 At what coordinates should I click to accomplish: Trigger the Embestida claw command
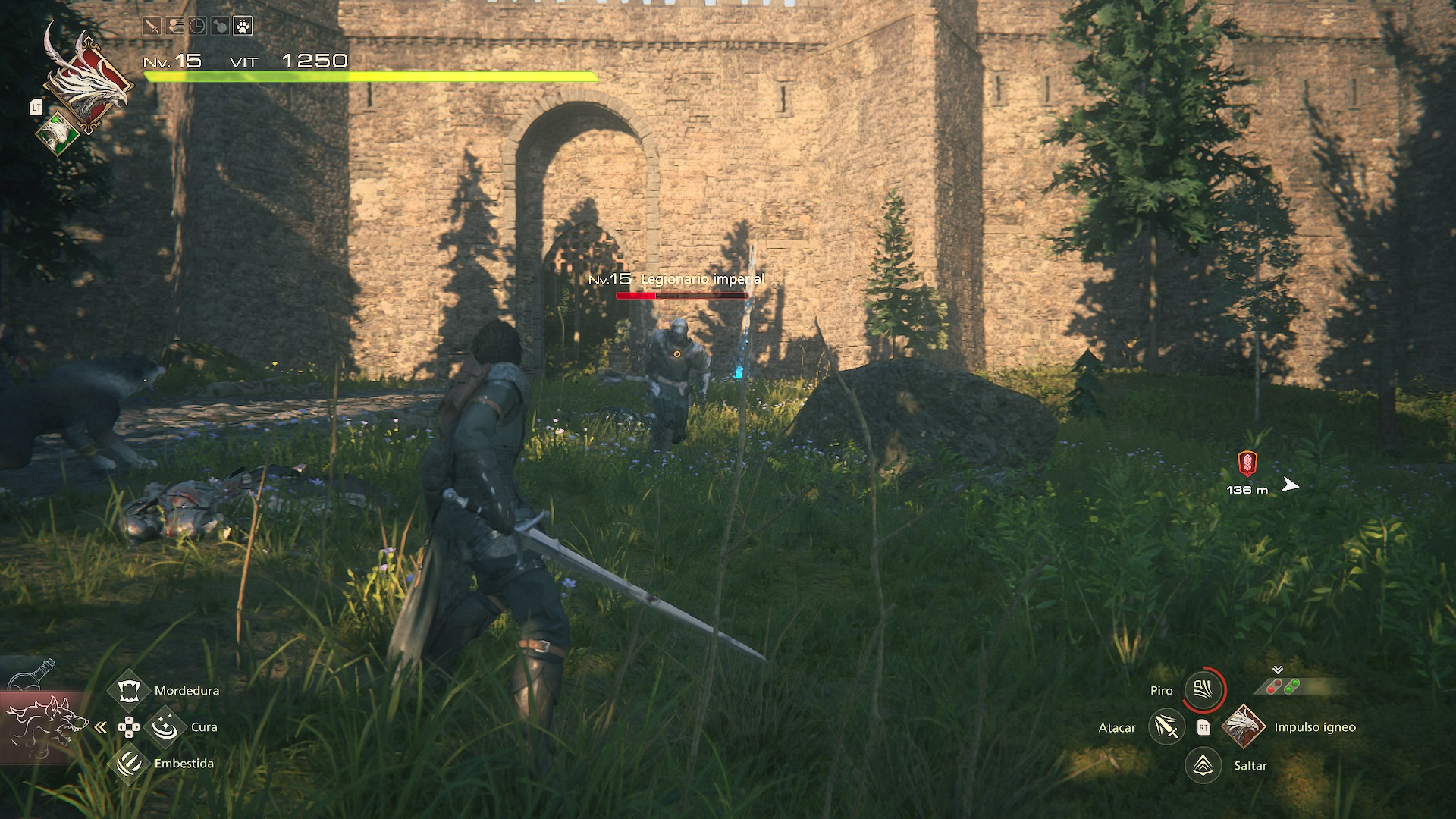128,763
